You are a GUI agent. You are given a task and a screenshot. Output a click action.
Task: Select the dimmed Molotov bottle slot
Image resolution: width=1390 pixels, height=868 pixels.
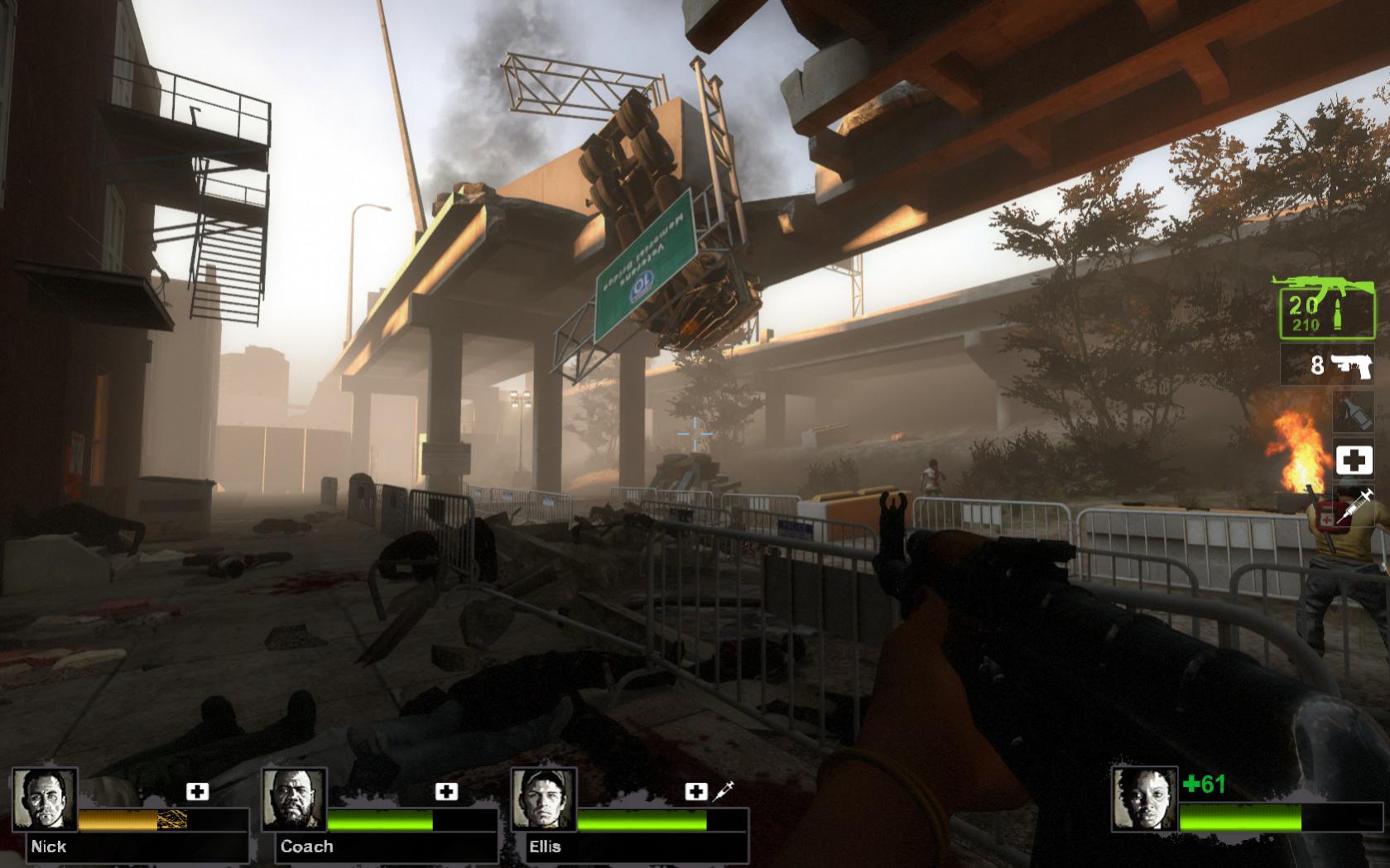tap(1352, 412)
